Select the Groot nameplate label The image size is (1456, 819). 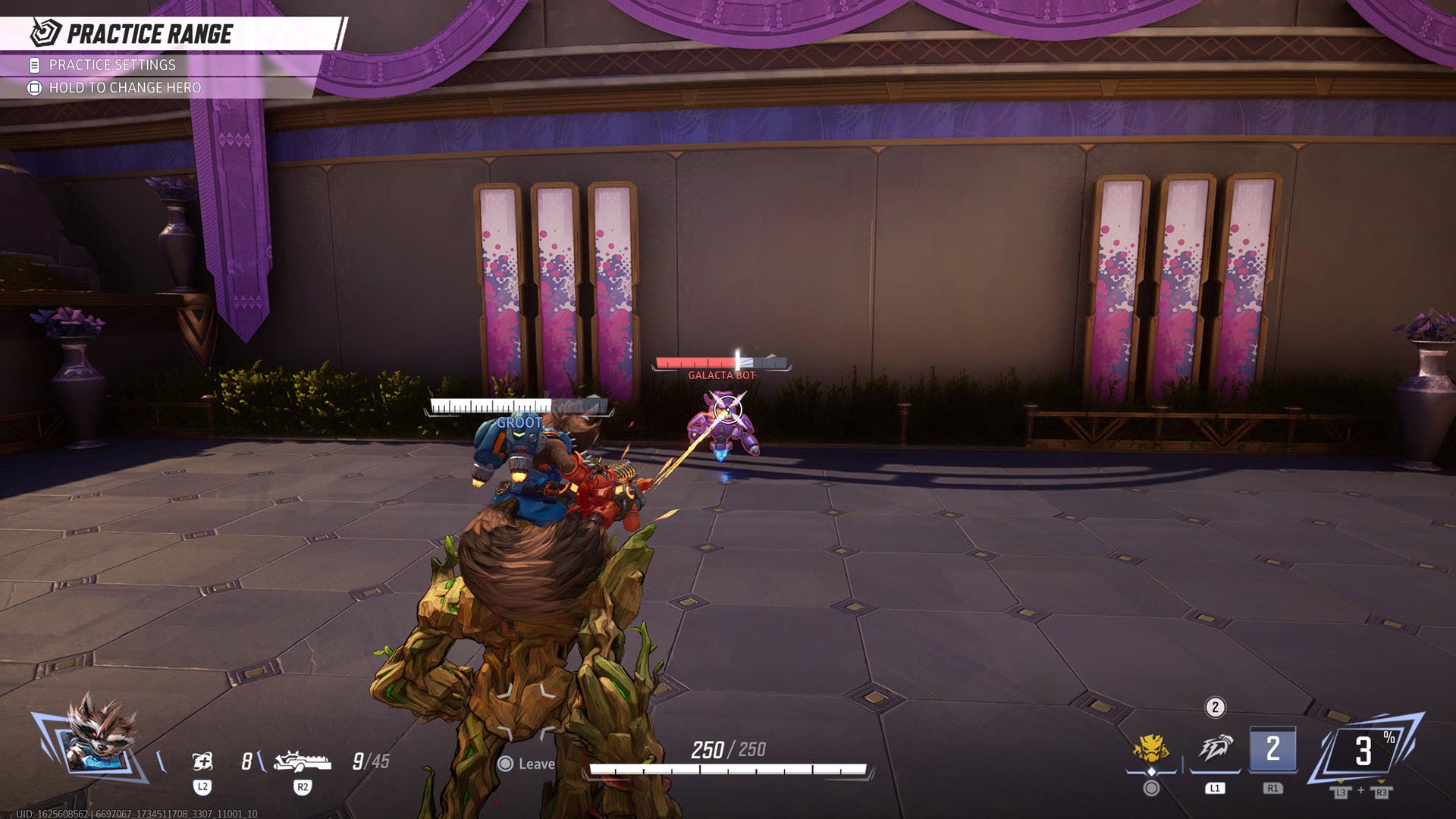[x=519, y=424]
